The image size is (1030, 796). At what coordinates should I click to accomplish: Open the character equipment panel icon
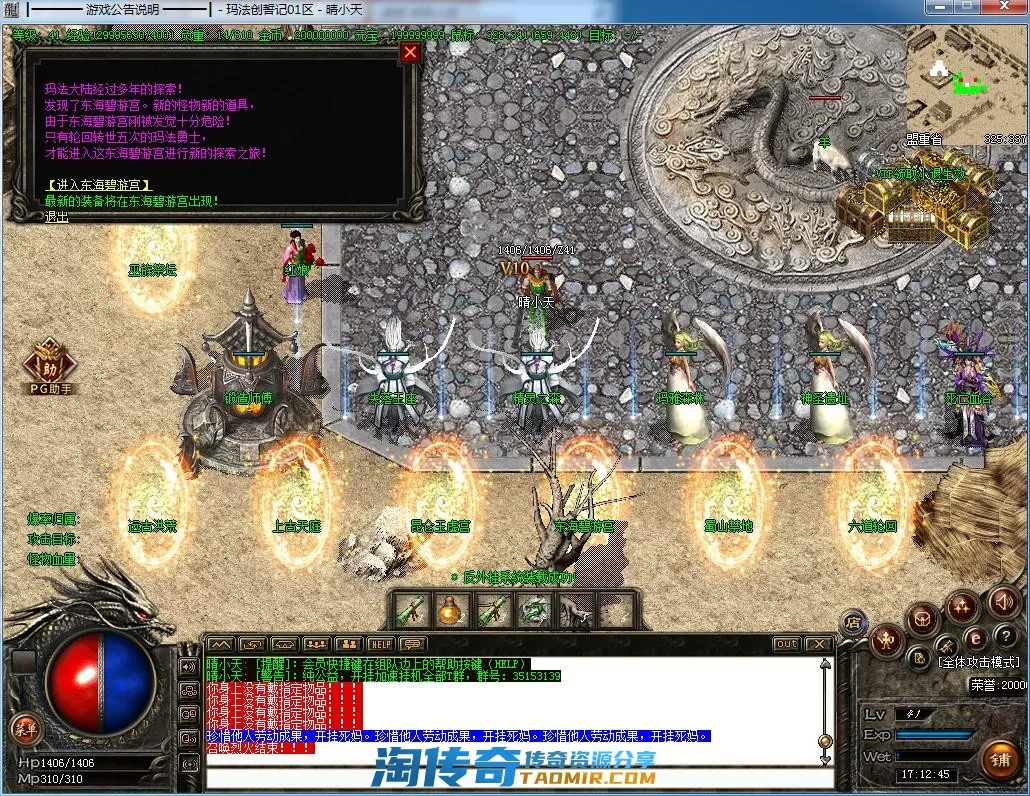(x=886, y=640)
